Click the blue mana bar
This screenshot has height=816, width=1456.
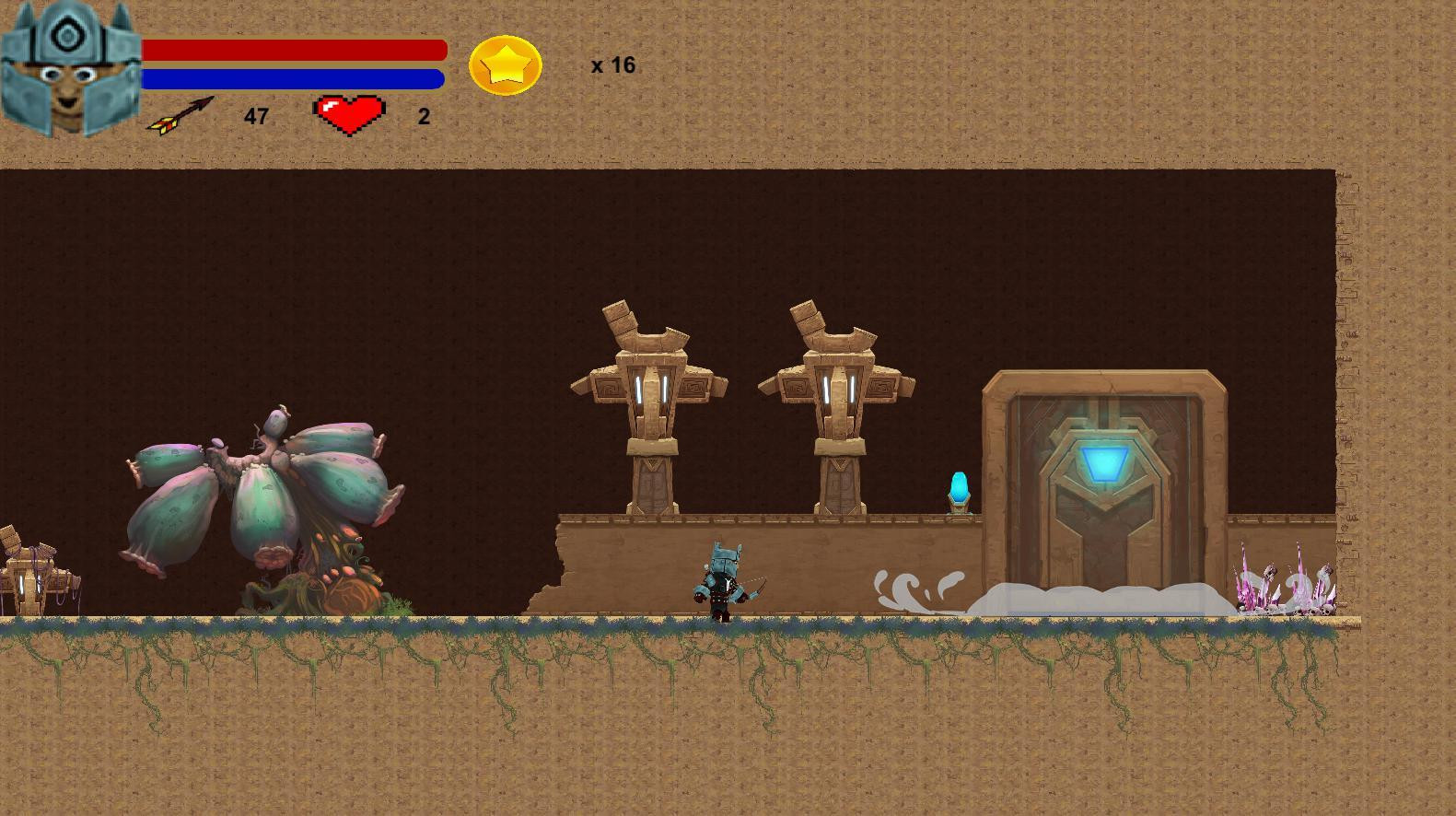(295, 79)
